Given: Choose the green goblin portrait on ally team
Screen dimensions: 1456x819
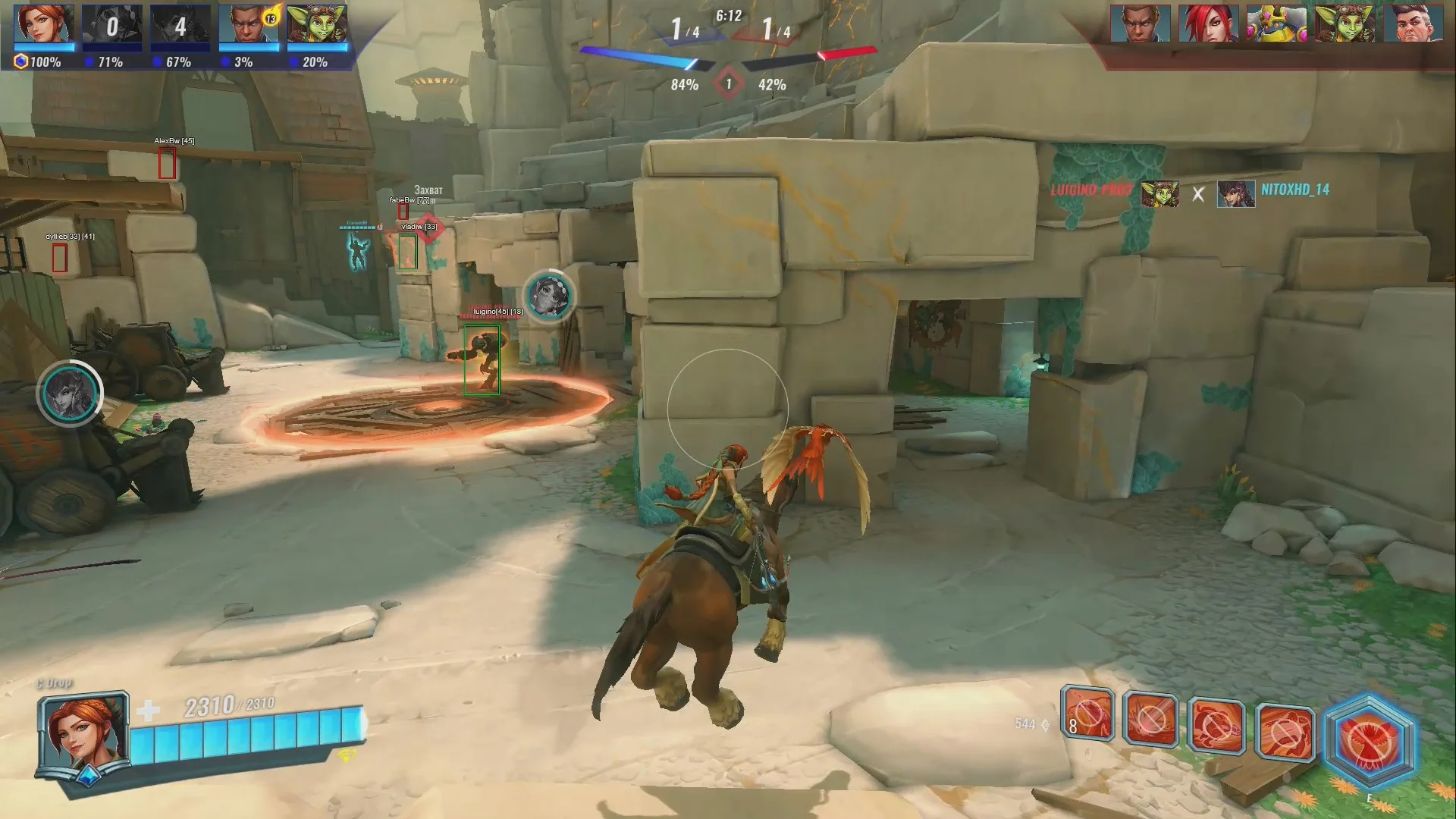Looking at the screenshot, I should point(317,24).
